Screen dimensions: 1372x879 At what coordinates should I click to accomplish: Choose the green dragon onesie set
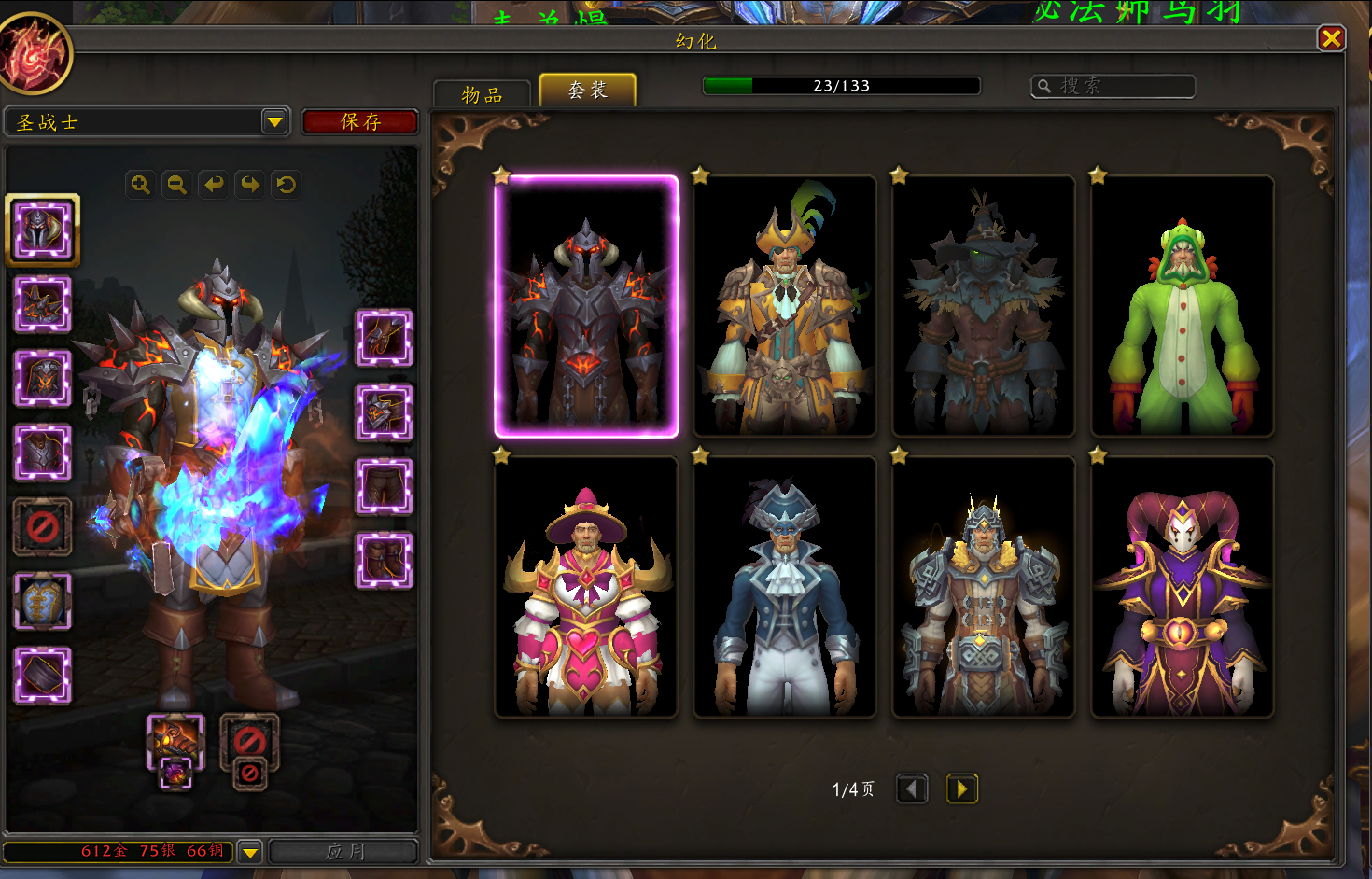1183,306
